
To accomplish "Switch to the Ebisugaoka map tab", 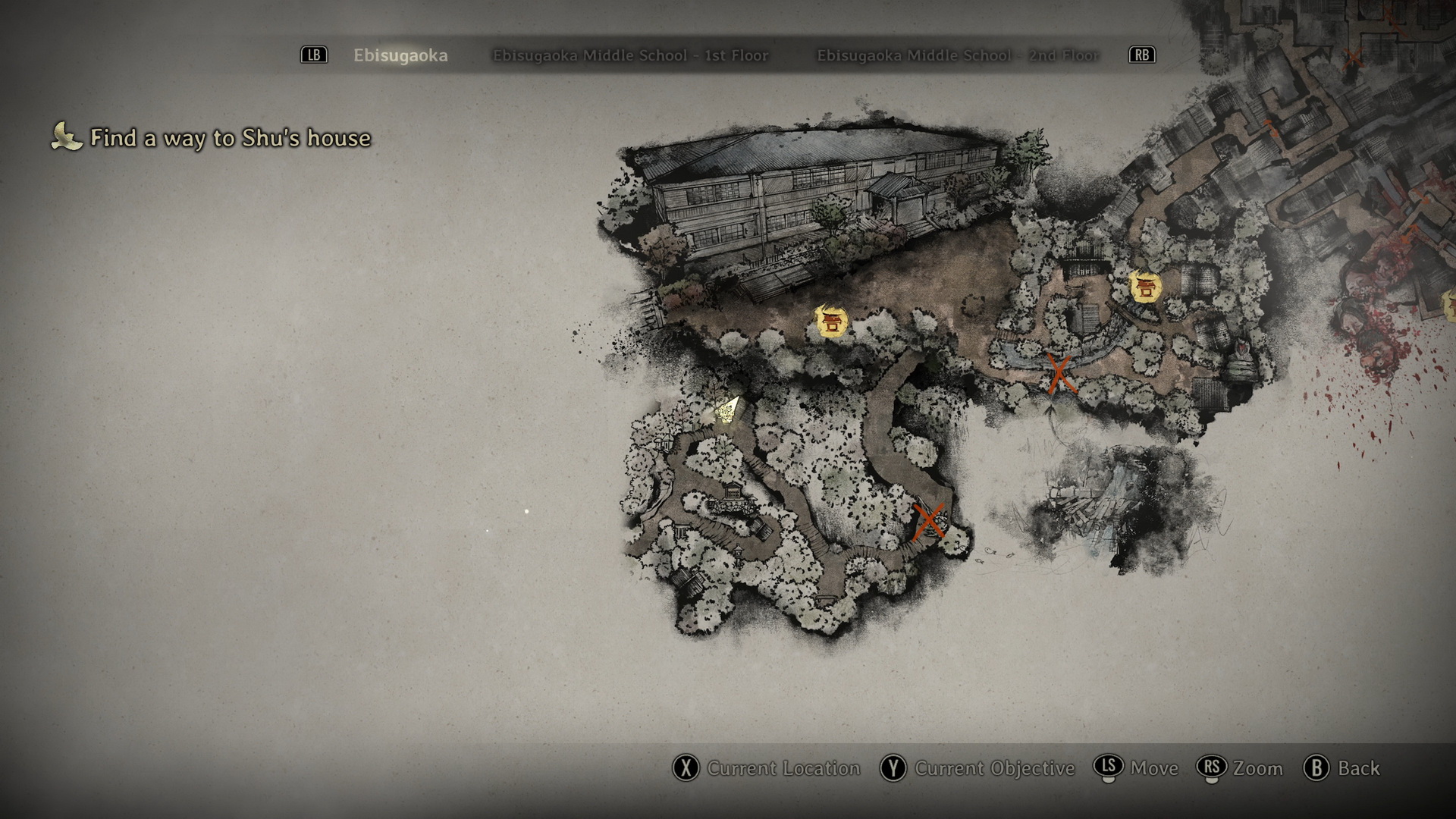I will pyautogui.click(x=400, y=55).
